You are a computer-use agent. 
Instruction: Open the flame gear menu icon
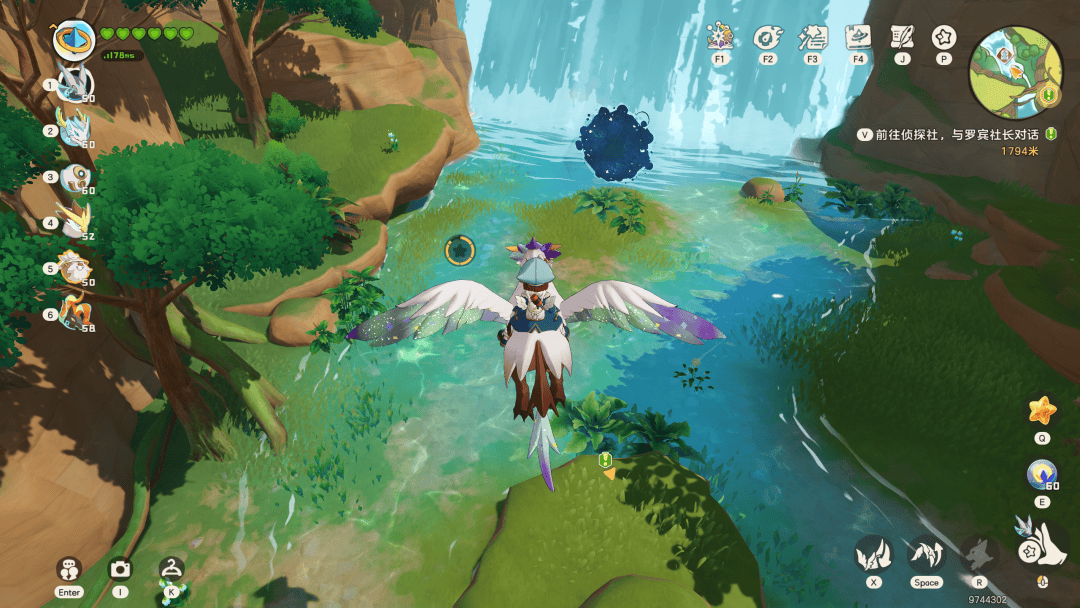pyautogui.click(x=767, y=38)
